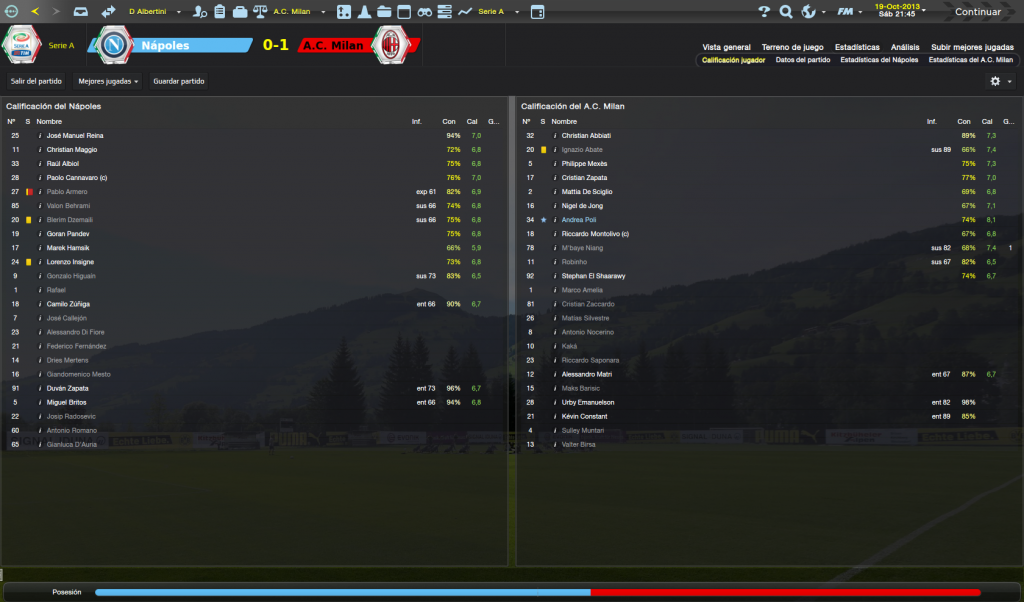This screenshot has height=602, width=1024.
Task: Open the Terreno de juego tab
Action: coord(791,47)
